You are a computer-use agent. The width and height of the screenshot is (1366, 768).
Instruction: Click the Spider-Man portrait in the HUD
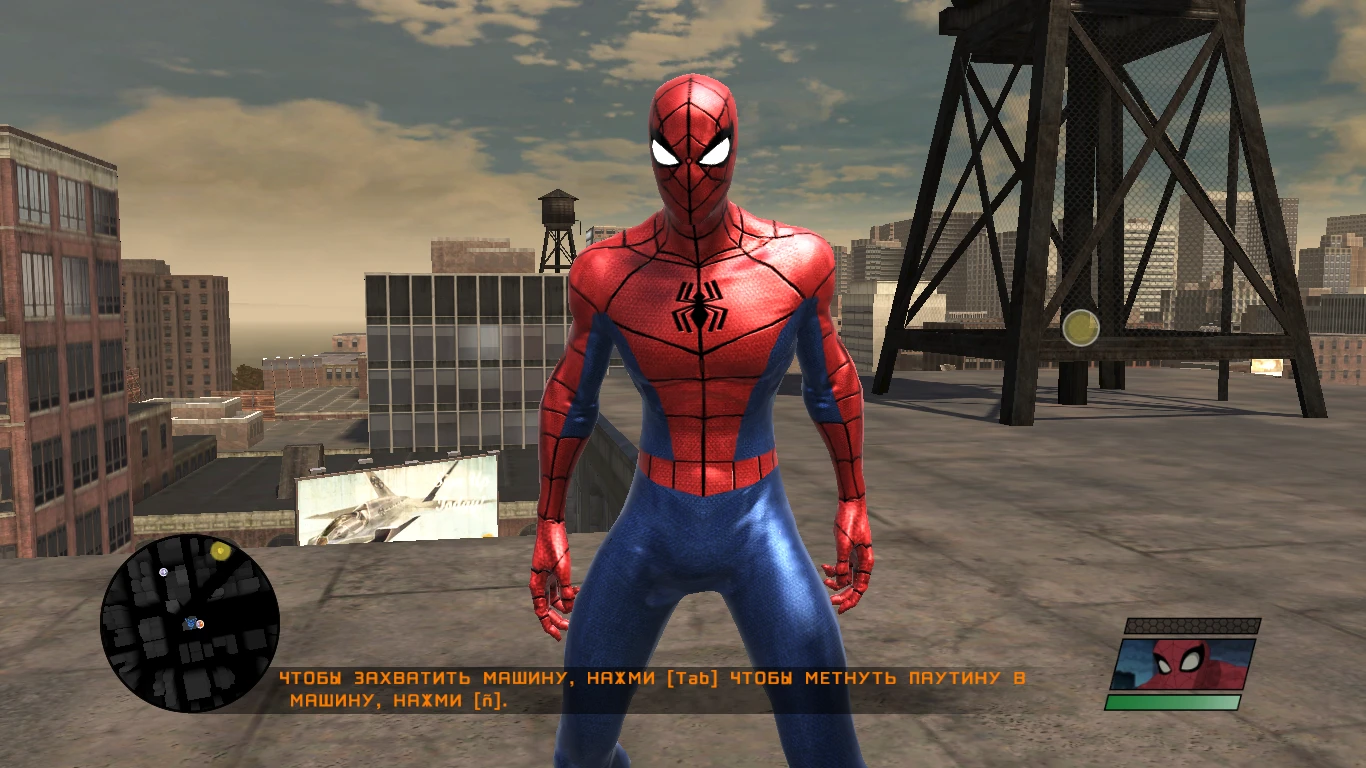pyautogui.click(x=1180, y=662)
